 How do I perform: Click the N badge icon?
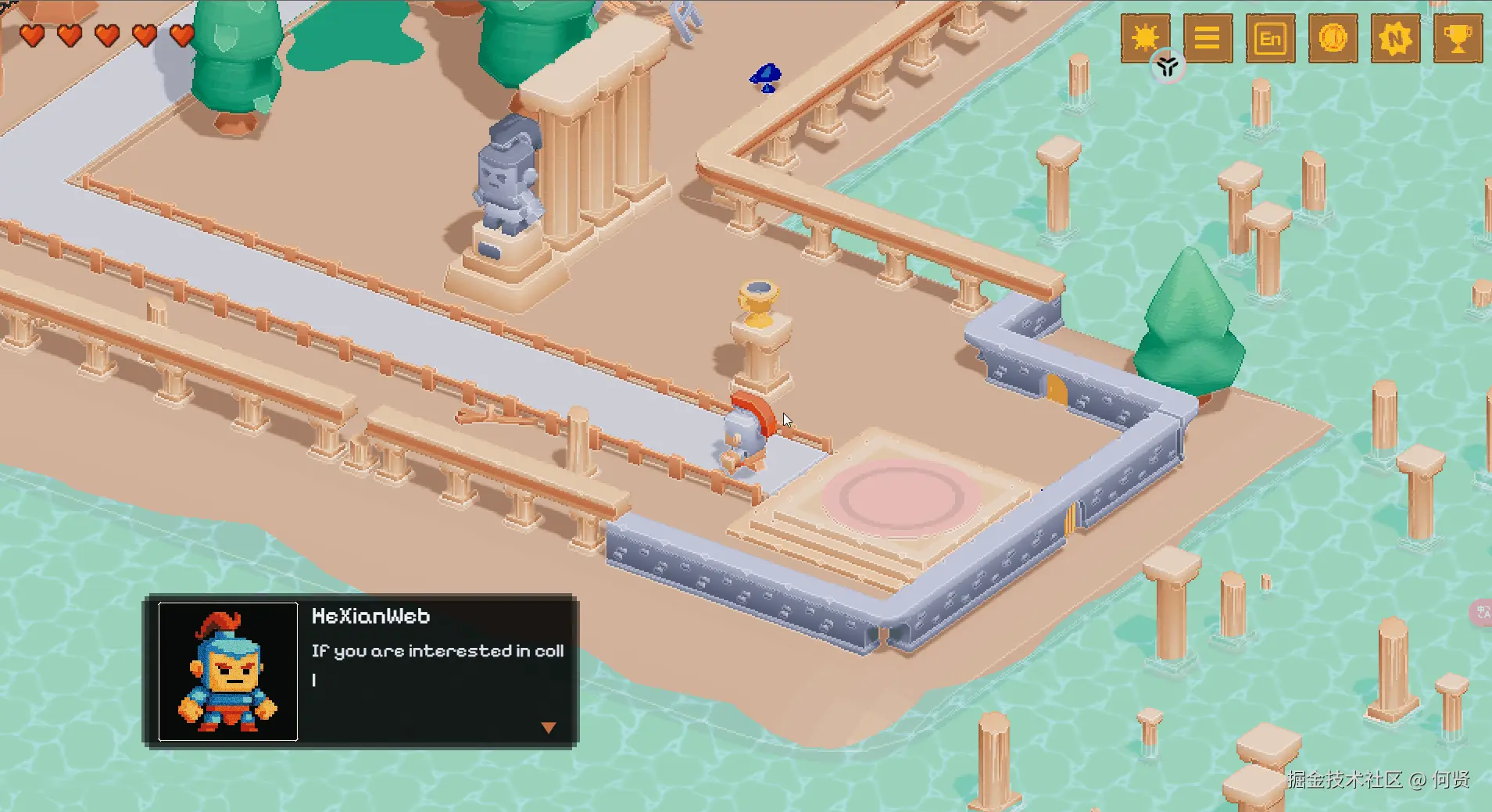point(1395,38)
